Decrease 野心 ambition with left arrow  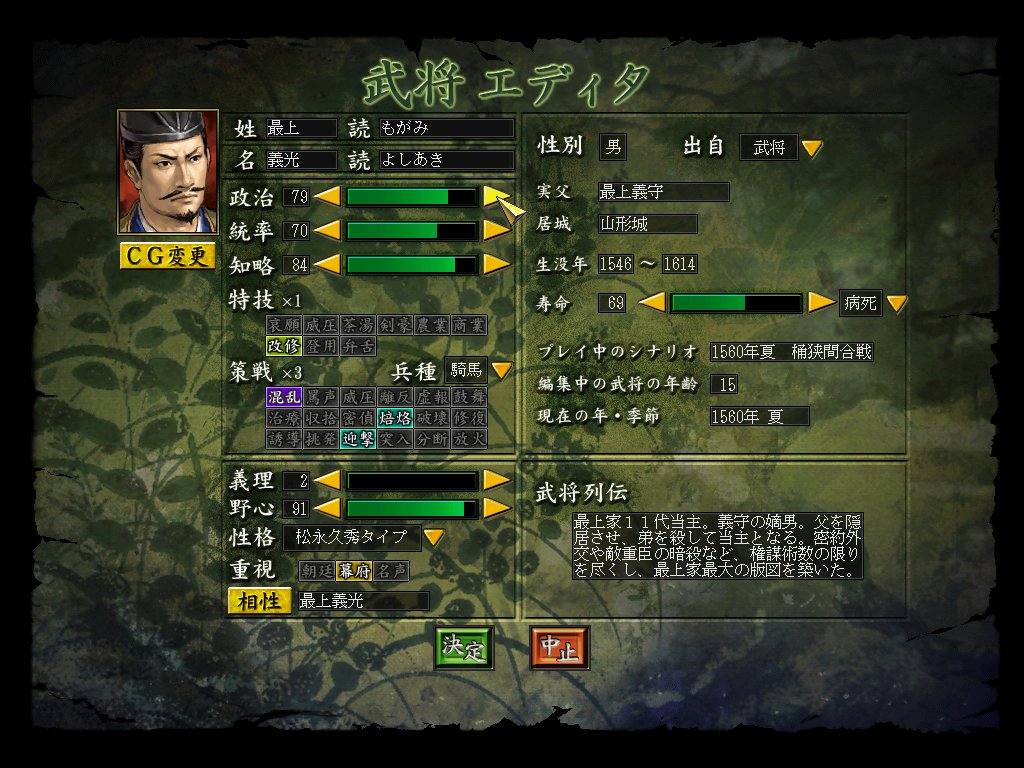coord(328,509)
